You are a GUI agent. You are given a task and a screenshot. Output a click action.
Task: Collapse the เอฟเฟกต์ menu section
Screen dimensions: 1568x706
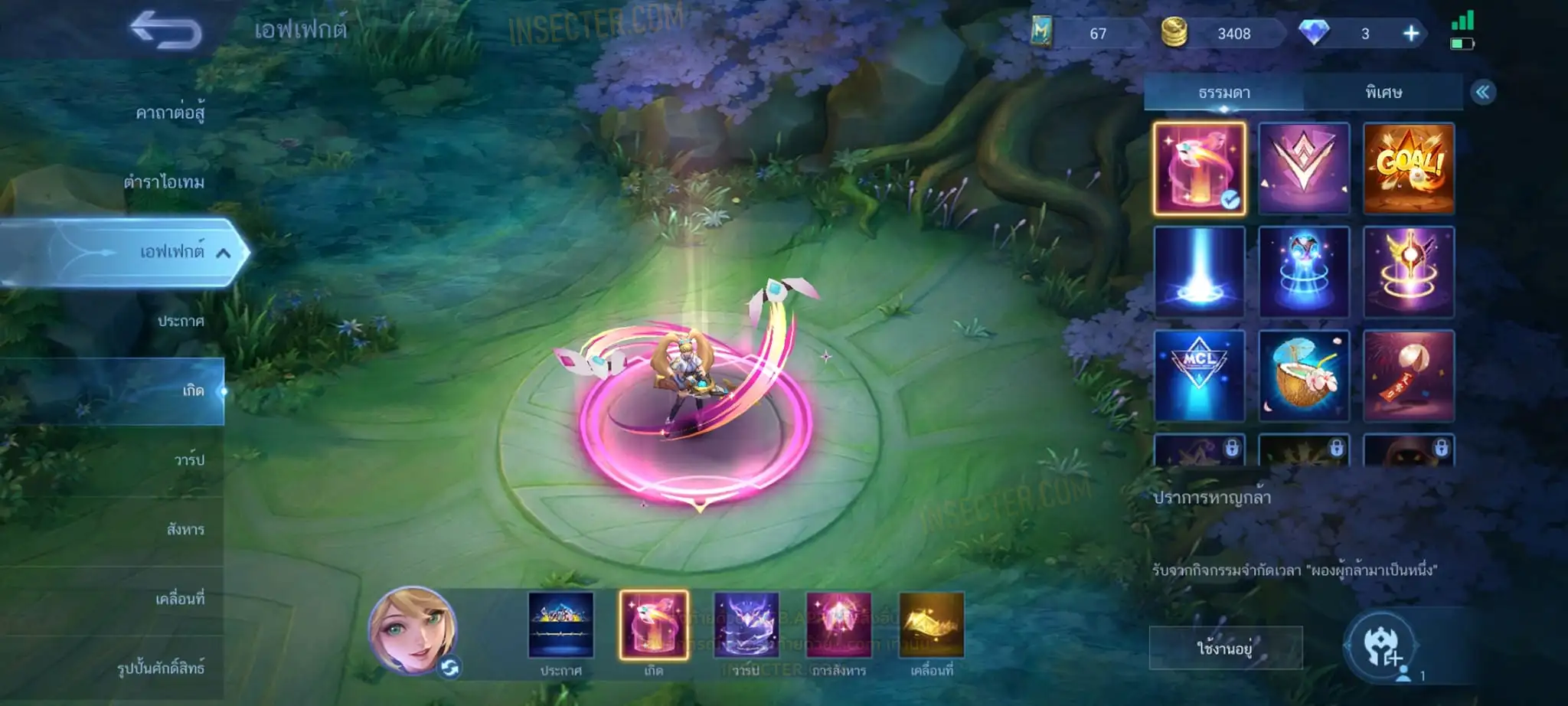tap(223, 253)
